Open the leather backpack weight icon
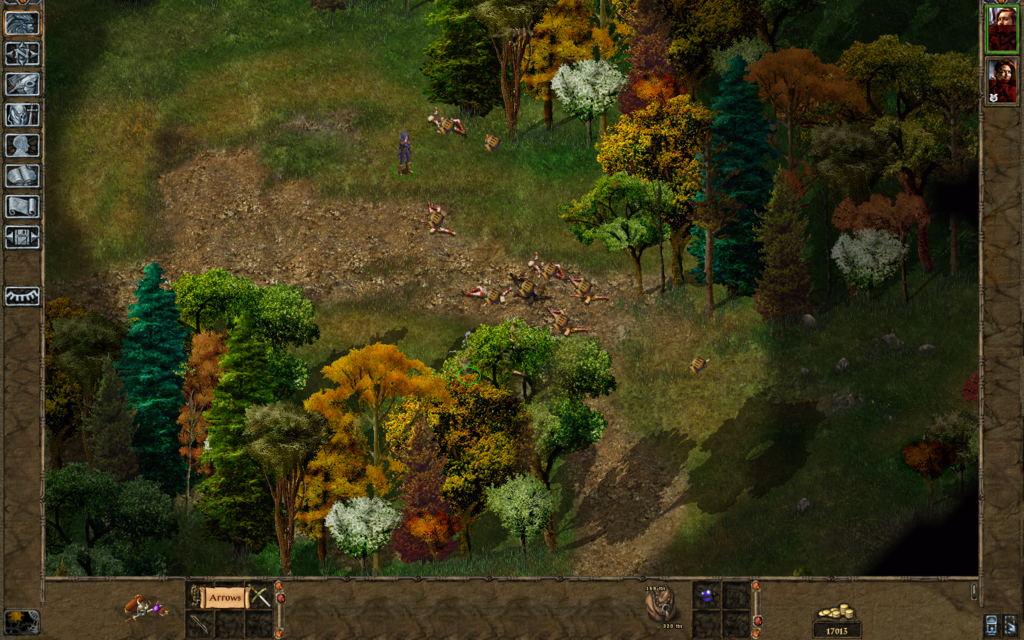1024x640 pixels. [659, 602]
